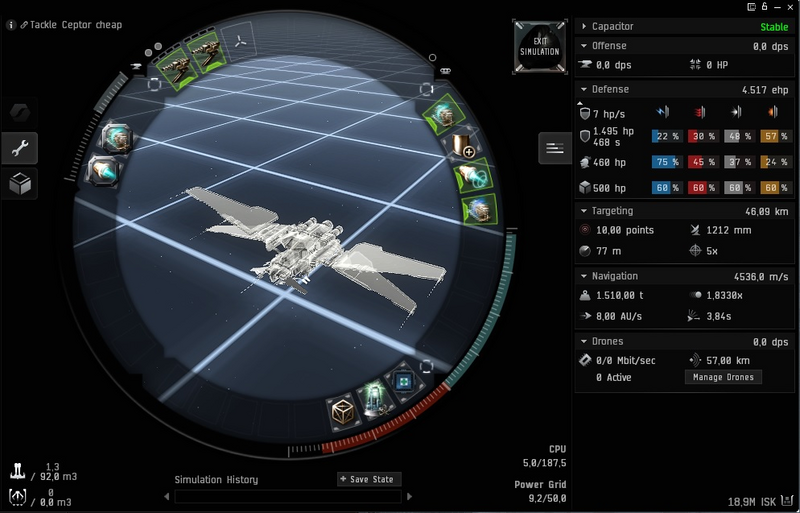The height and width of the screenshot is (513, 800).
Task: Select the empty slot with a plus sign
Action: pyautogui.click(x=462, y=147)
